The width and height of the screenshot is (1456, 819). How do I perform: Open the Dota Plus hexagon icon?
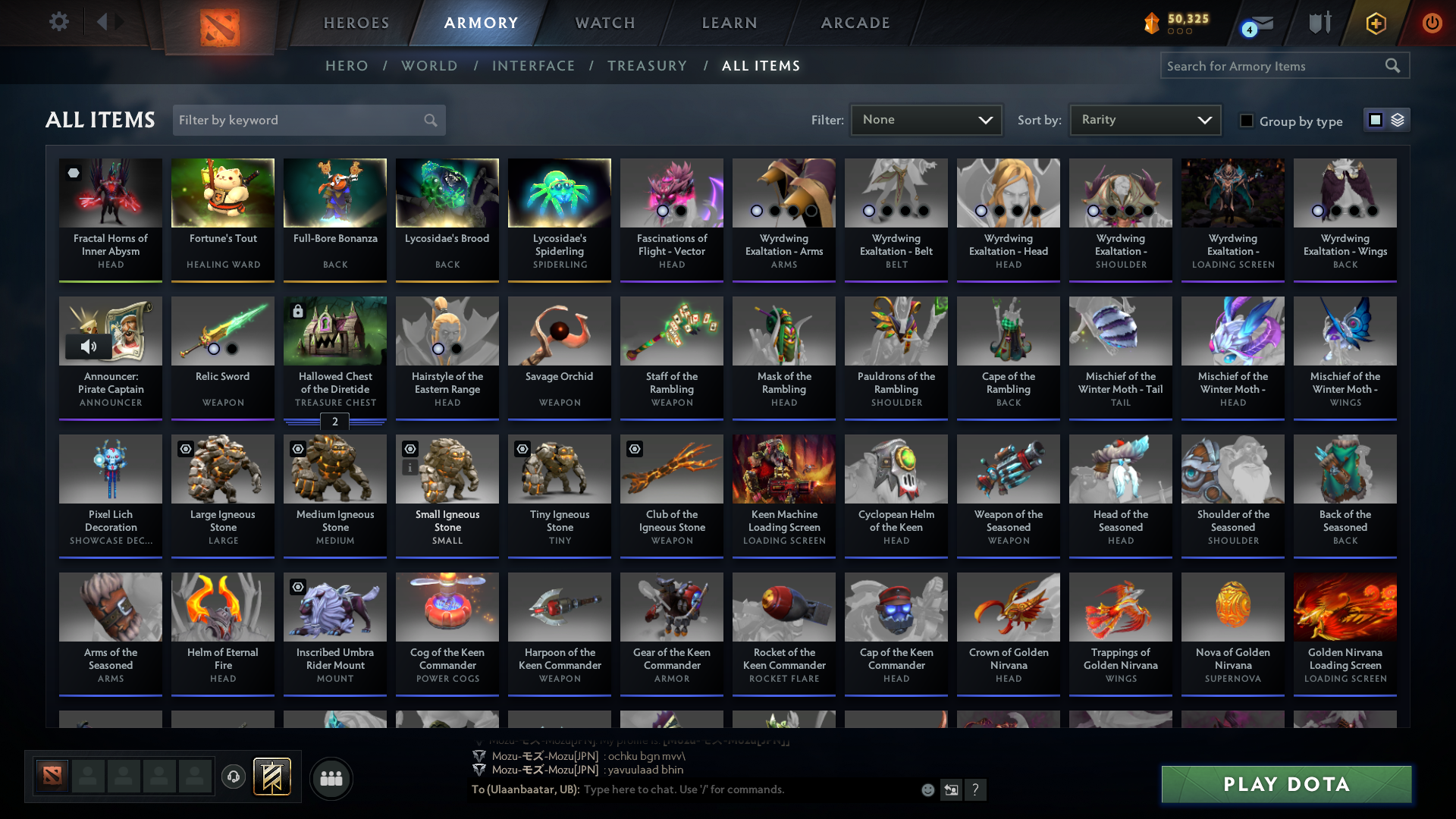(x=1376, y=23)
